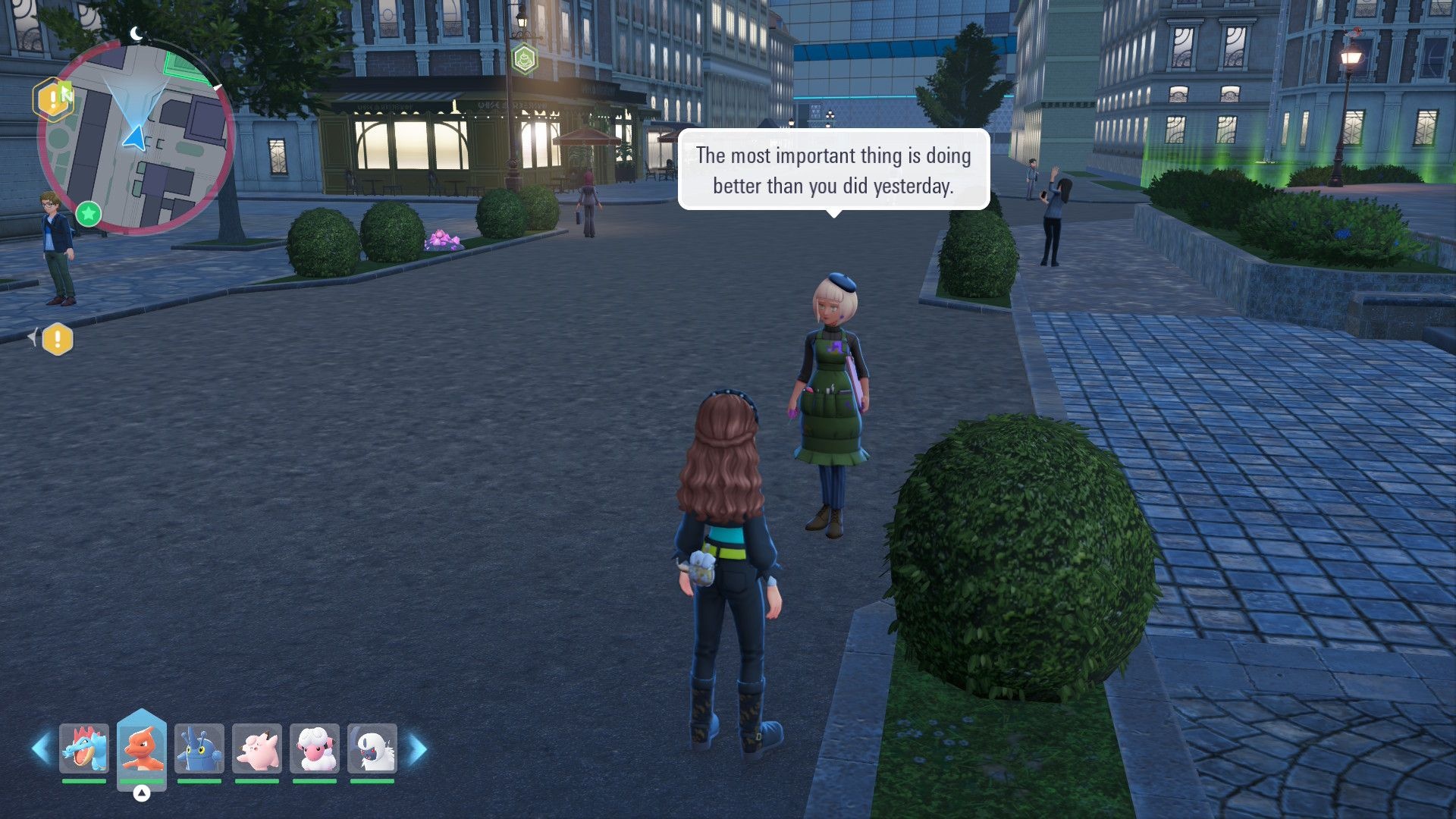Select the Absol party slot

(372, 748)
